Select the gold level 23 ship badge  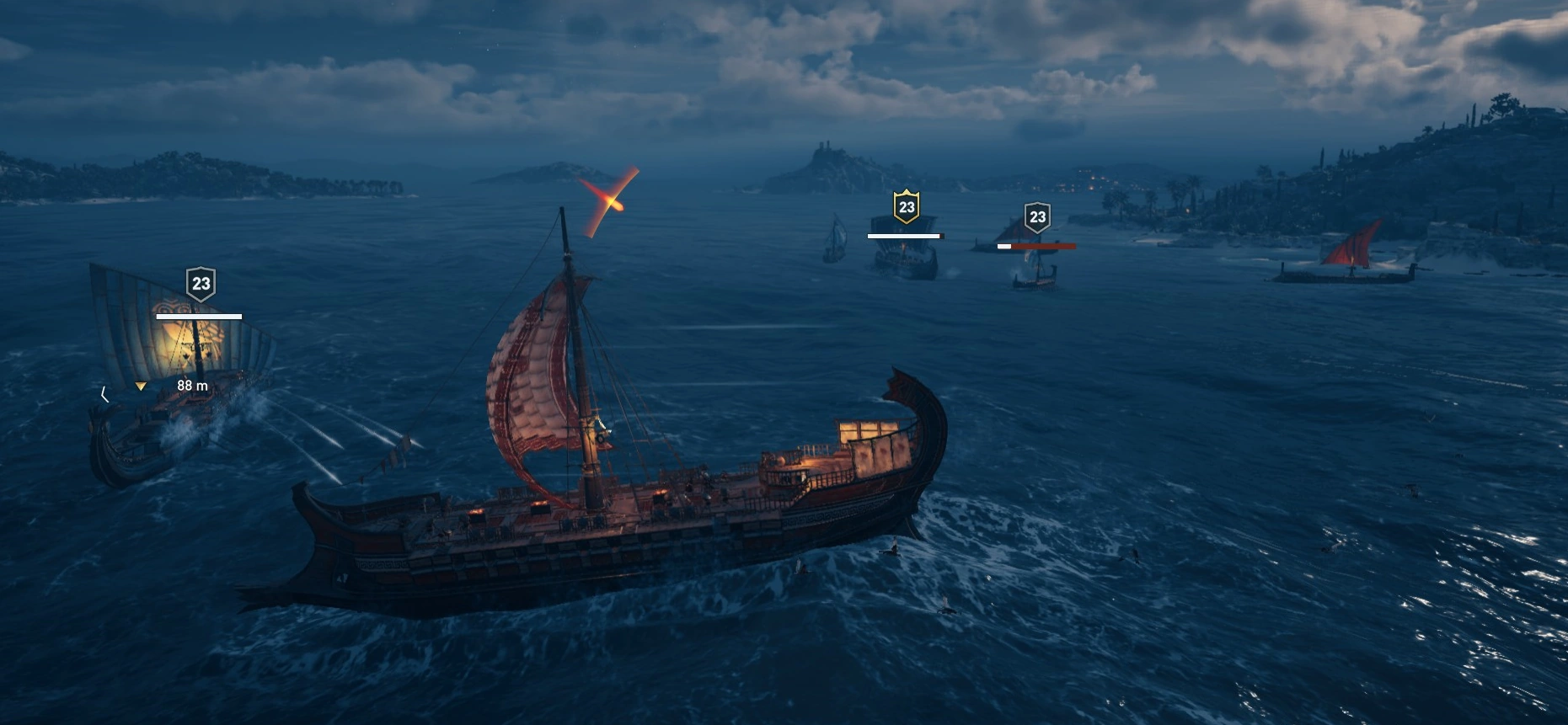[x=907, y=207]
